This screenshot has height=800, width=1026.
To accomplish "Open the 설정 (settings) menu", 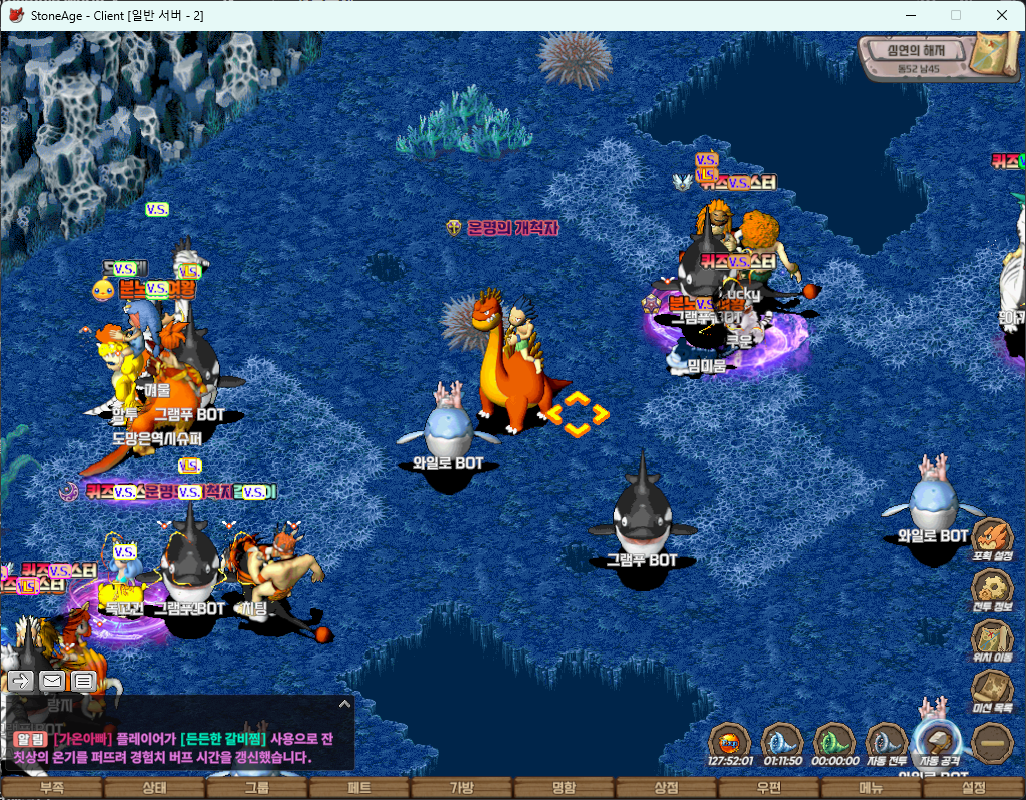I will pyautogui.click(x=974, y=788).
